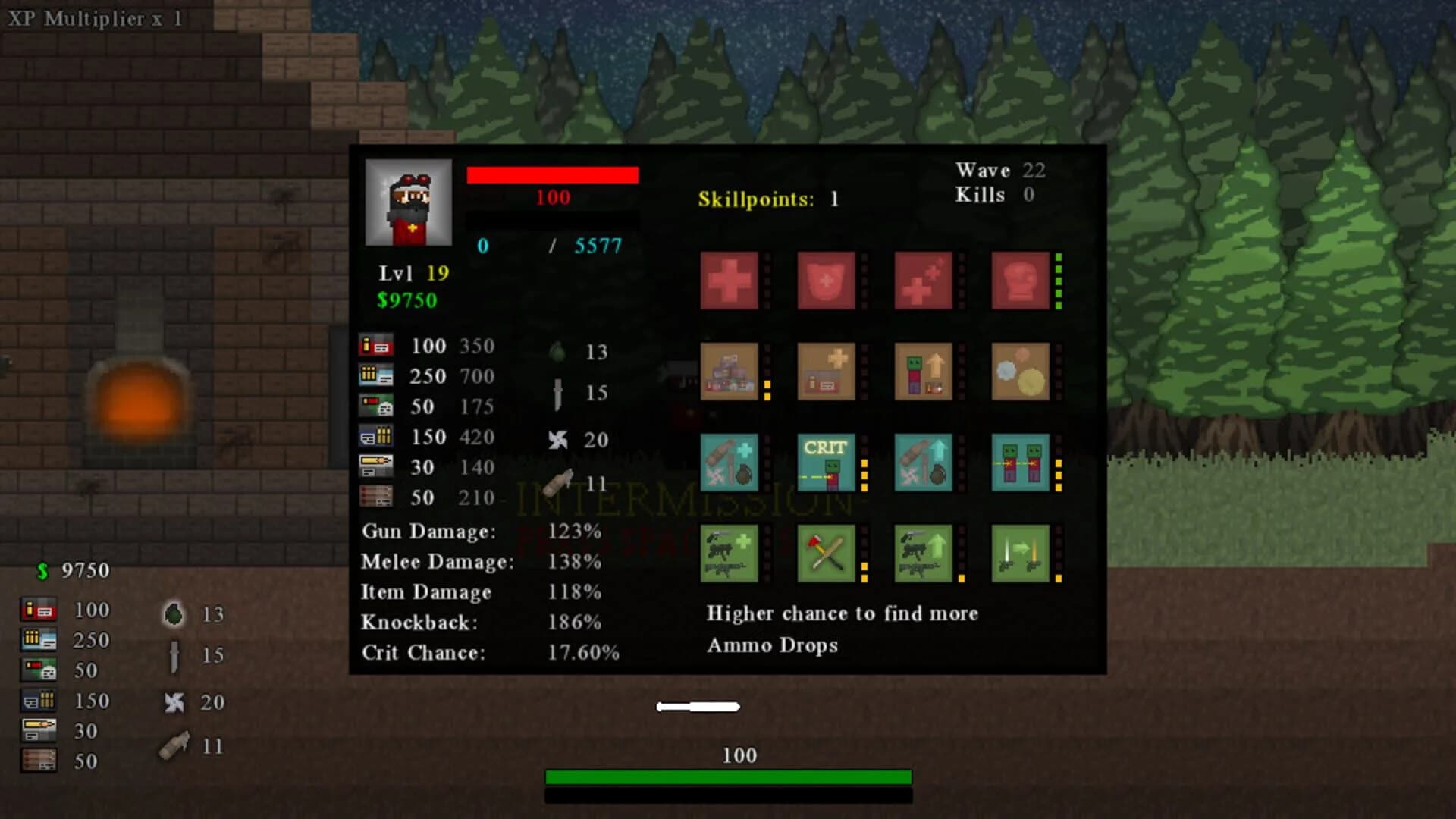Select the reload speed skill

(x=1021, y=554)
